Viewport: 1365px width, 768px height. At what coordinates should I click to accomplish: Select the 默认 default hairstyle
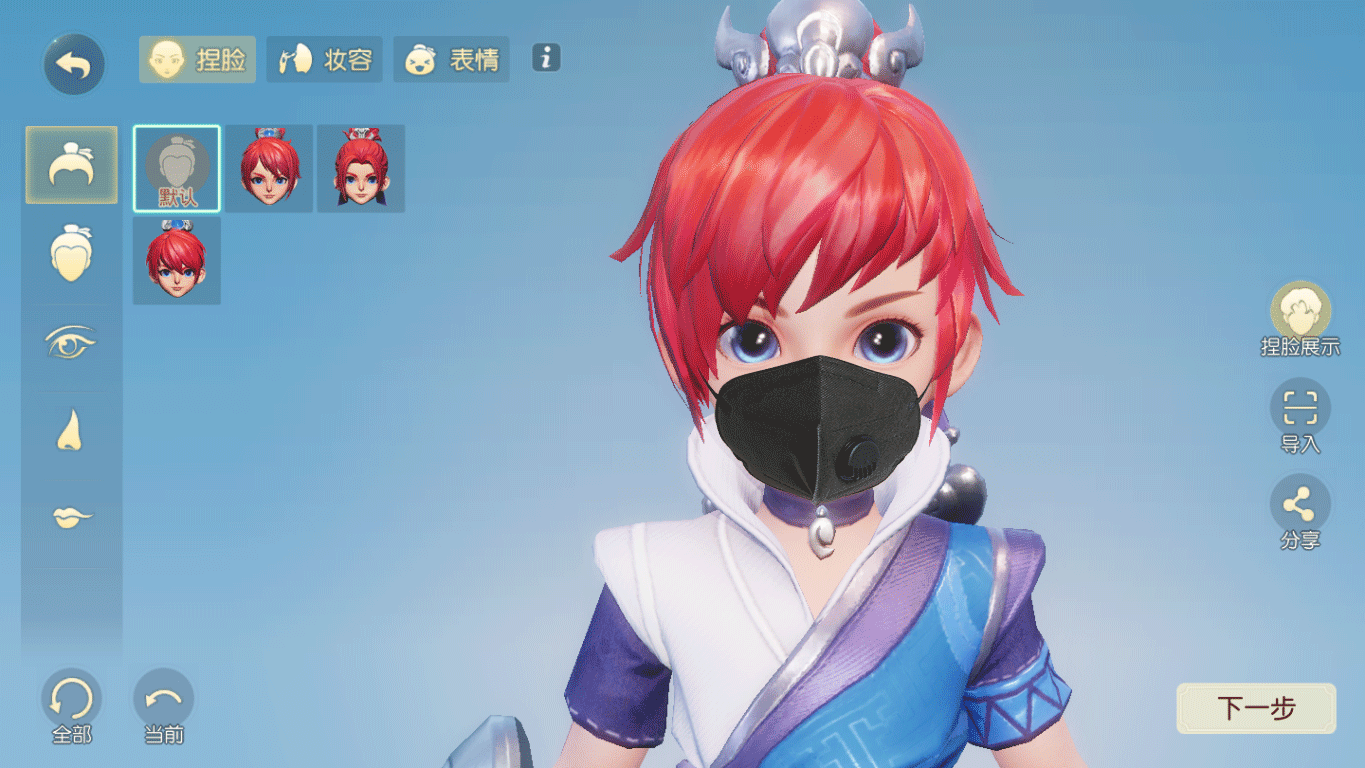(x=176, y=168)
